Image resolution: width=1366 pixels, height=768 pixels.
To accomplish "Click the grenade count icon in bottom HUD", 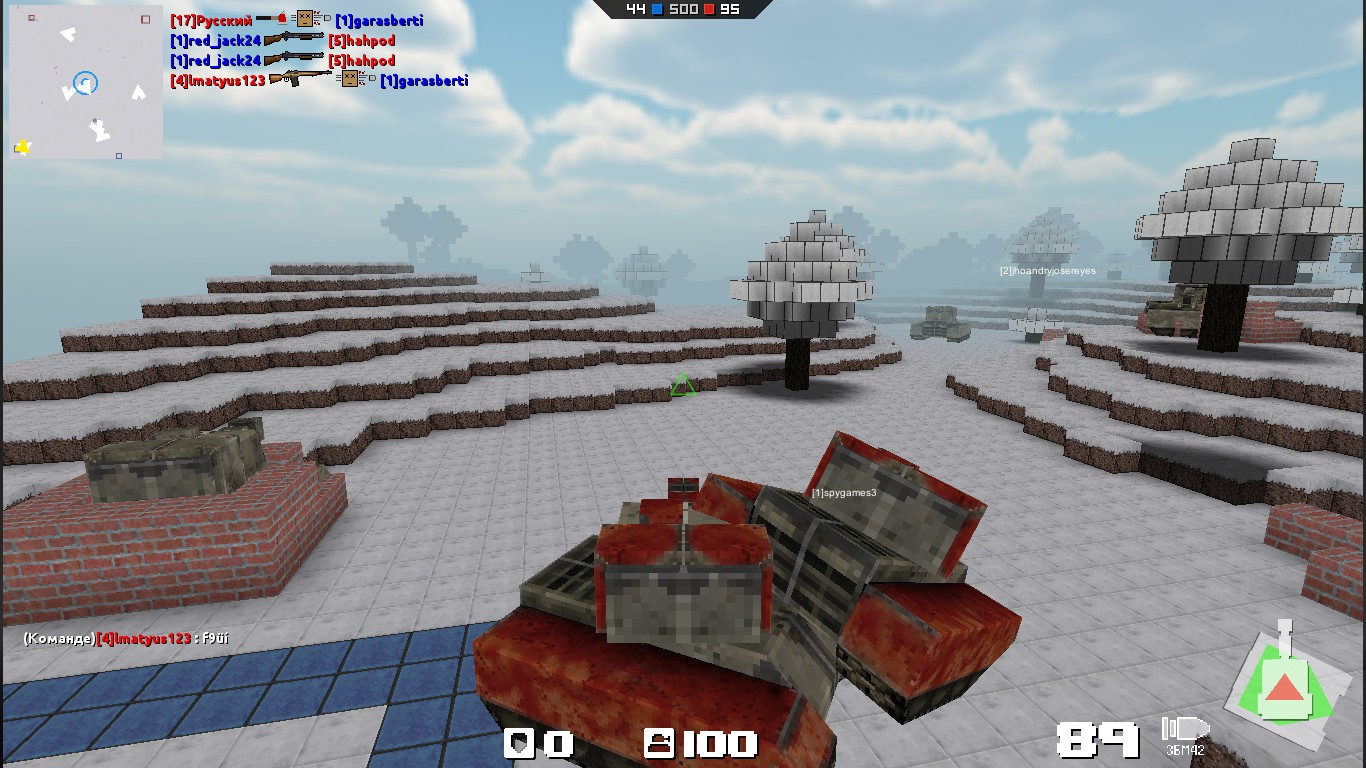I will coord(518,744).
